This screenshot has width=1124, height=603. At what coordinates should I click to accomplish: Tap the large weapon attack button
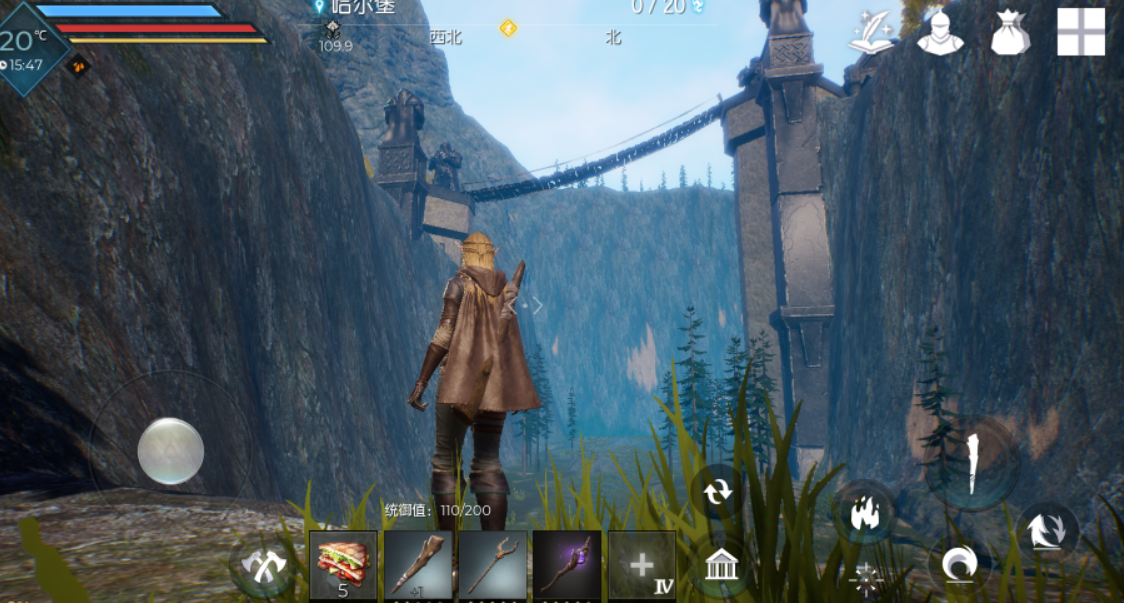pos(971,461)
